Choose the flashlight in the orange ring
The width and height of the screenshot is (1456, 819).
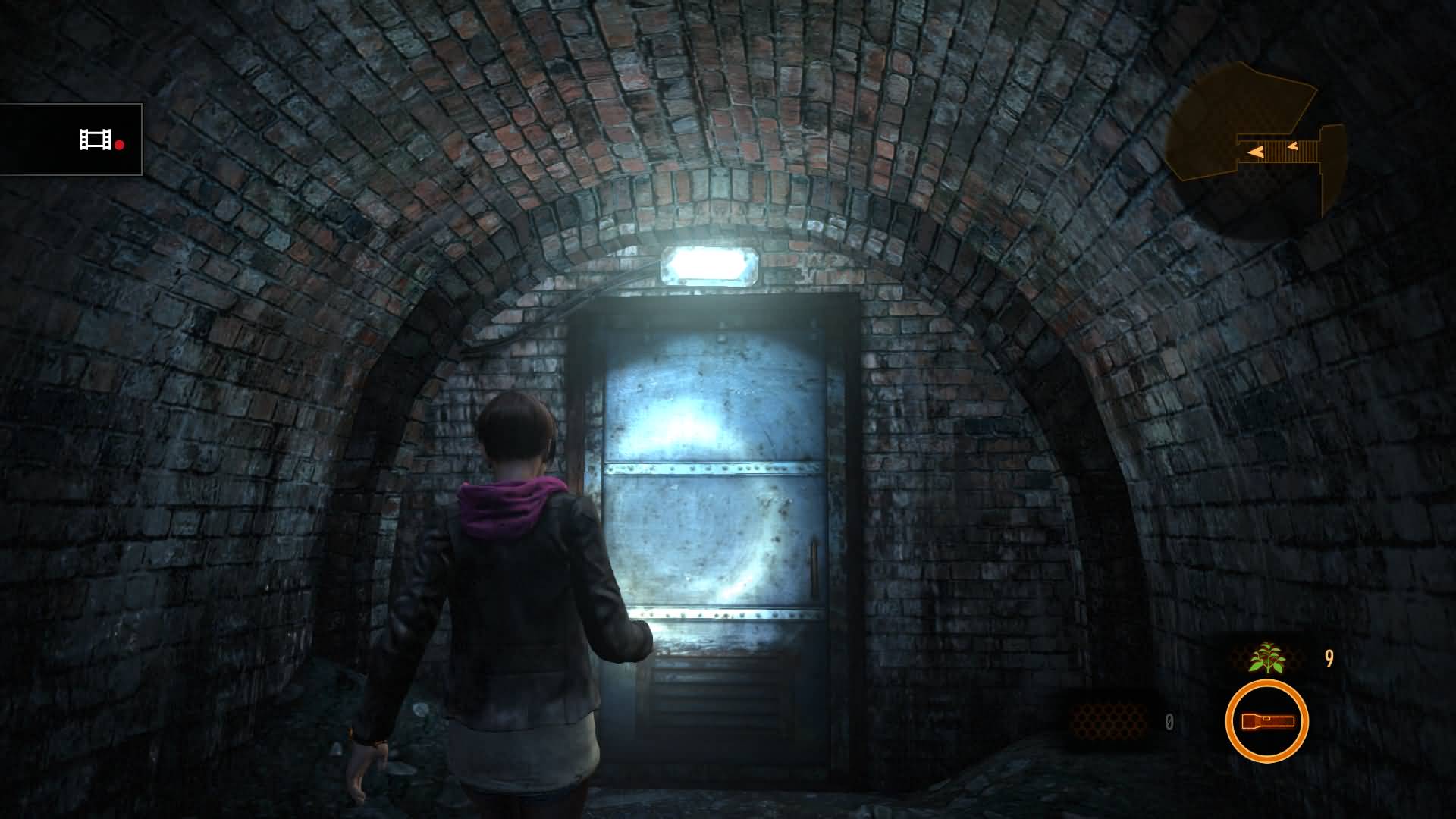coord(1266,721)
